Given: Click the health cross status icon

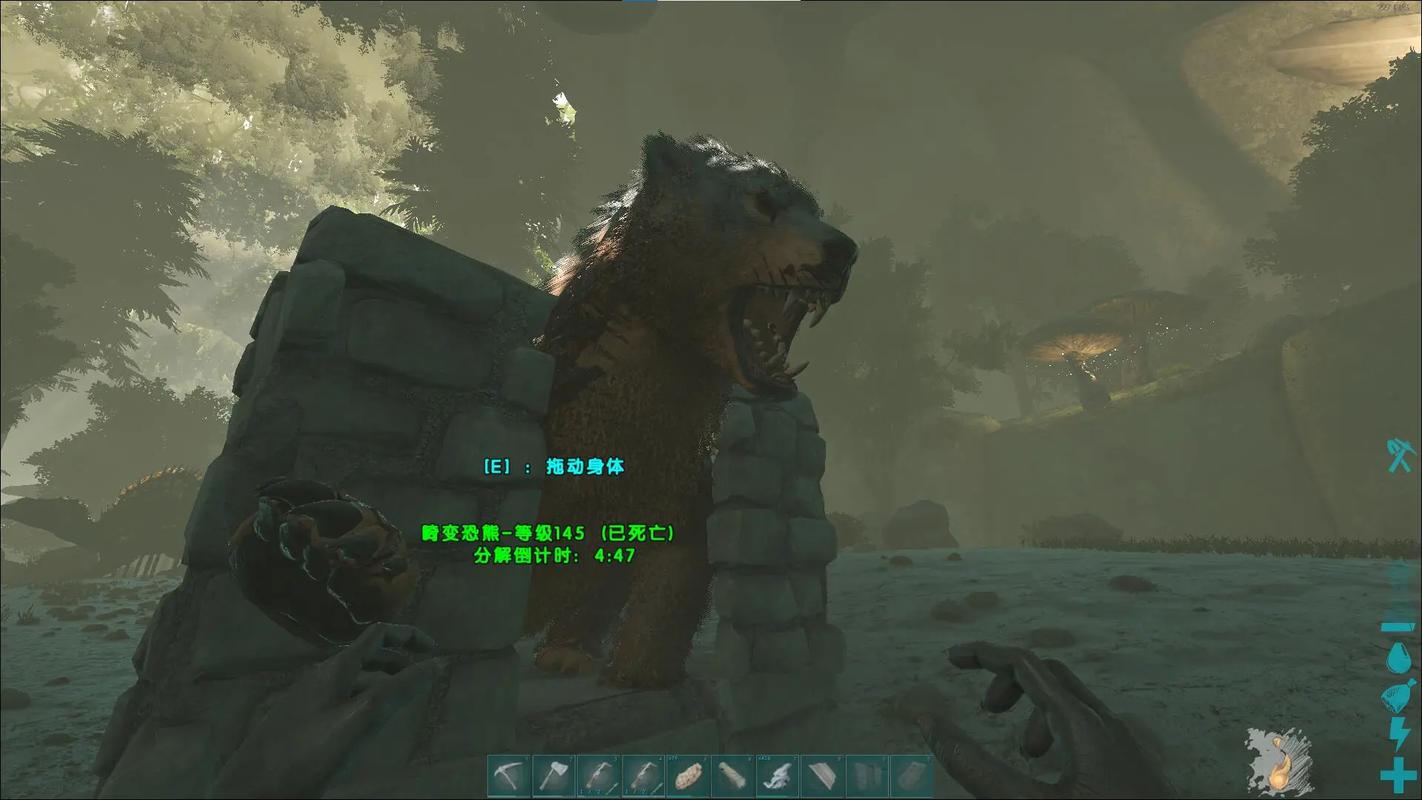Looking at the screenshot, I should tap(1398, 776).
